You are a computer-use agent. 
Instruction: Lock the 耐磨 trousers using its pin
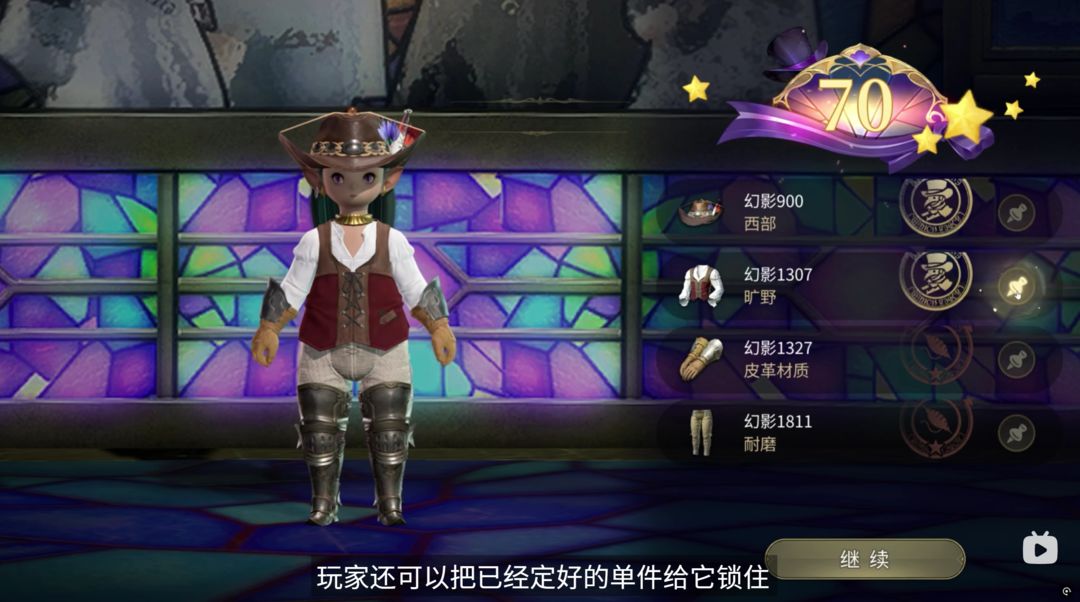pos(1016,433)
